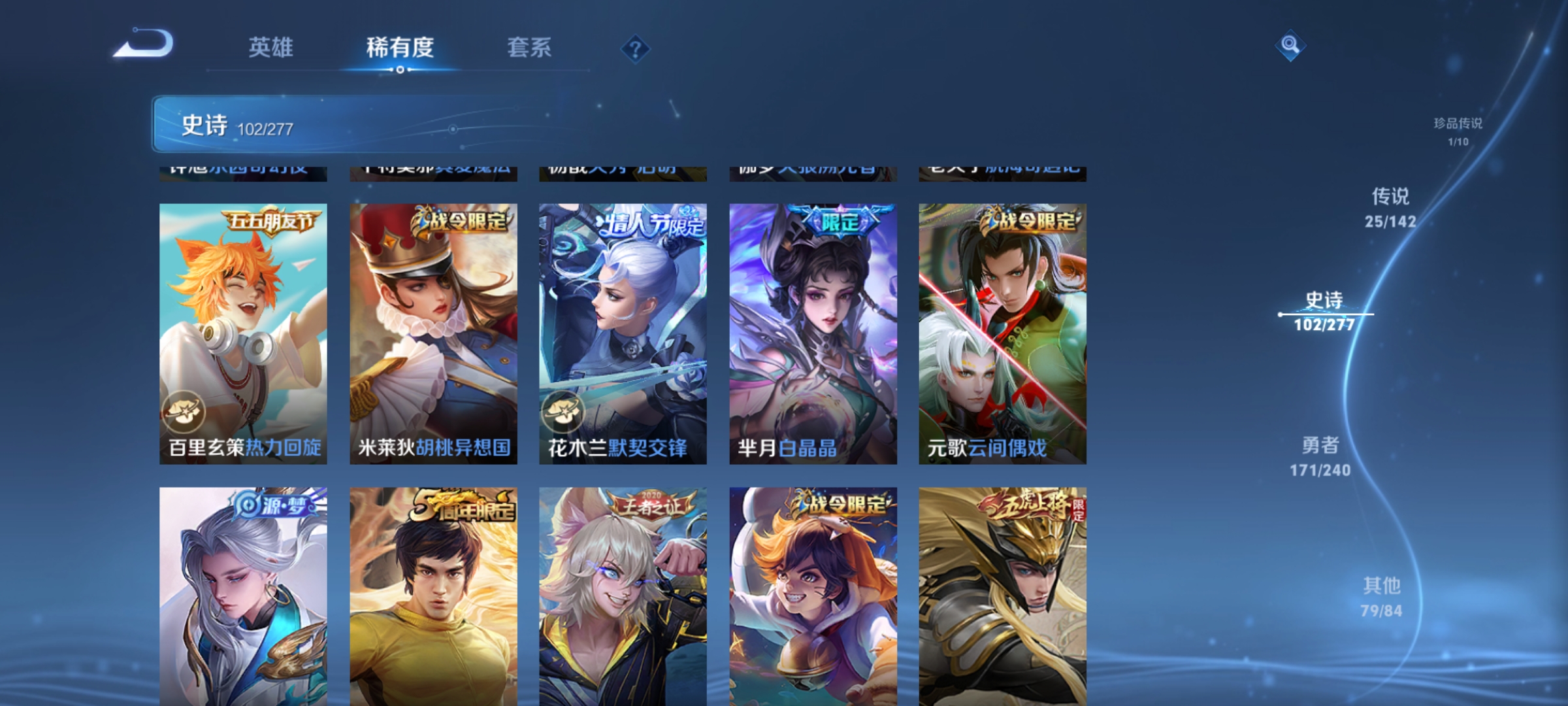Click the star-planet badge on 花木兰 card
This screenshot has height=706, width=1568.
coord(565,412)
